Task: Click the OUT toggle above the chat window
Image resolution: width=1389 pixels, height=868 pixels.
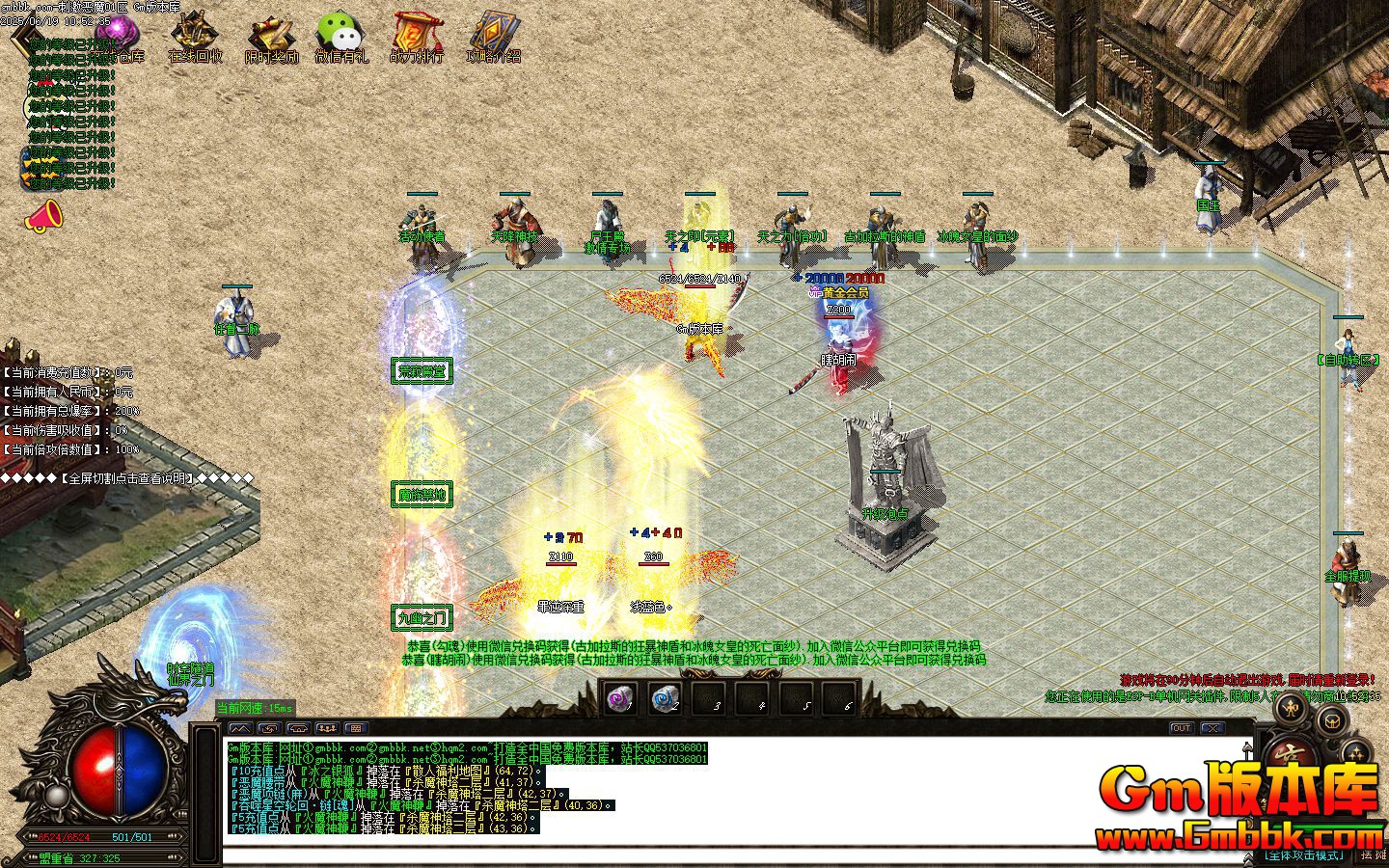Action: pos(1183,728)
